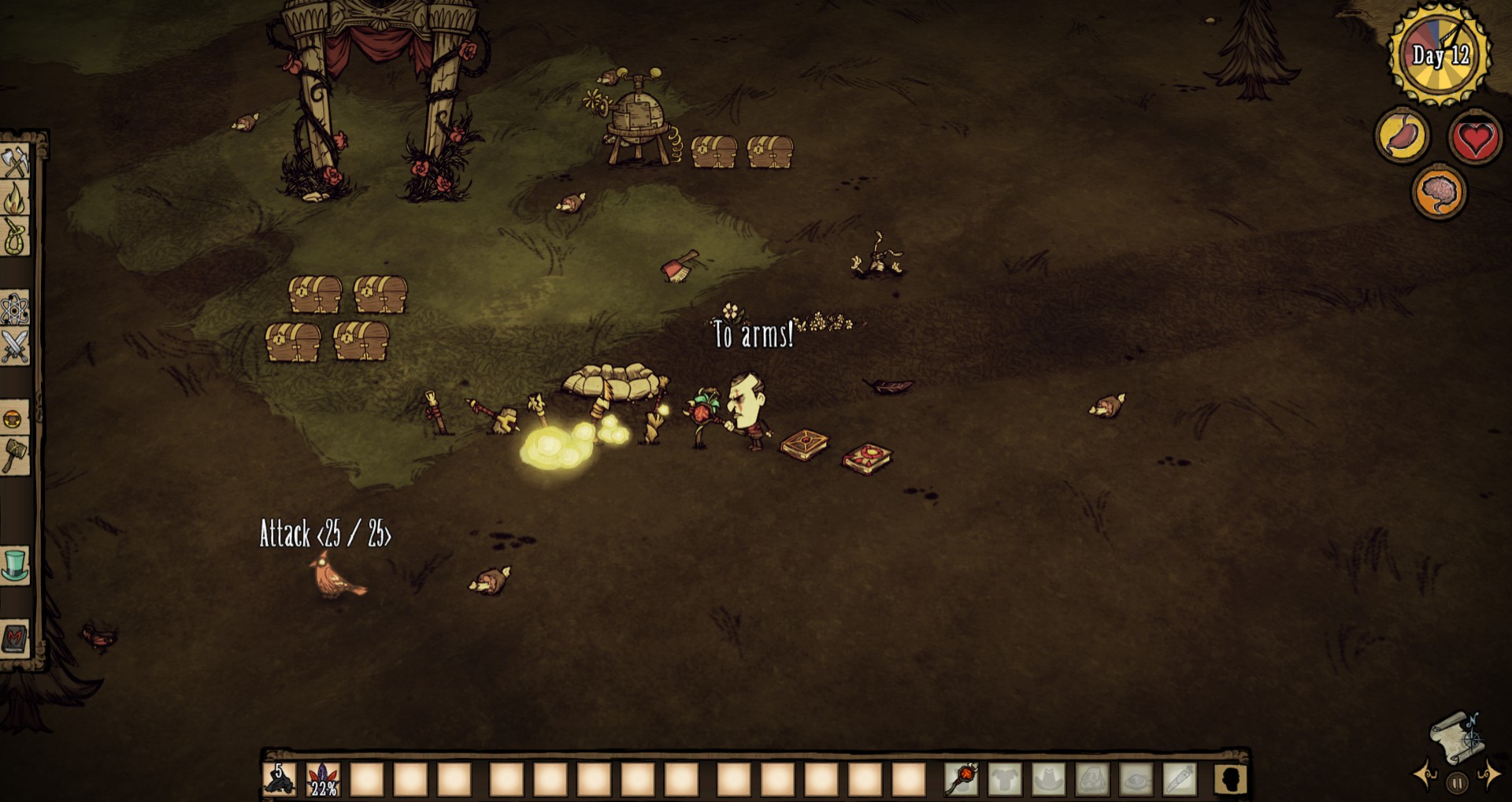Select the nightmare fuel stack of 5
1512x802 pixels.
280,779
